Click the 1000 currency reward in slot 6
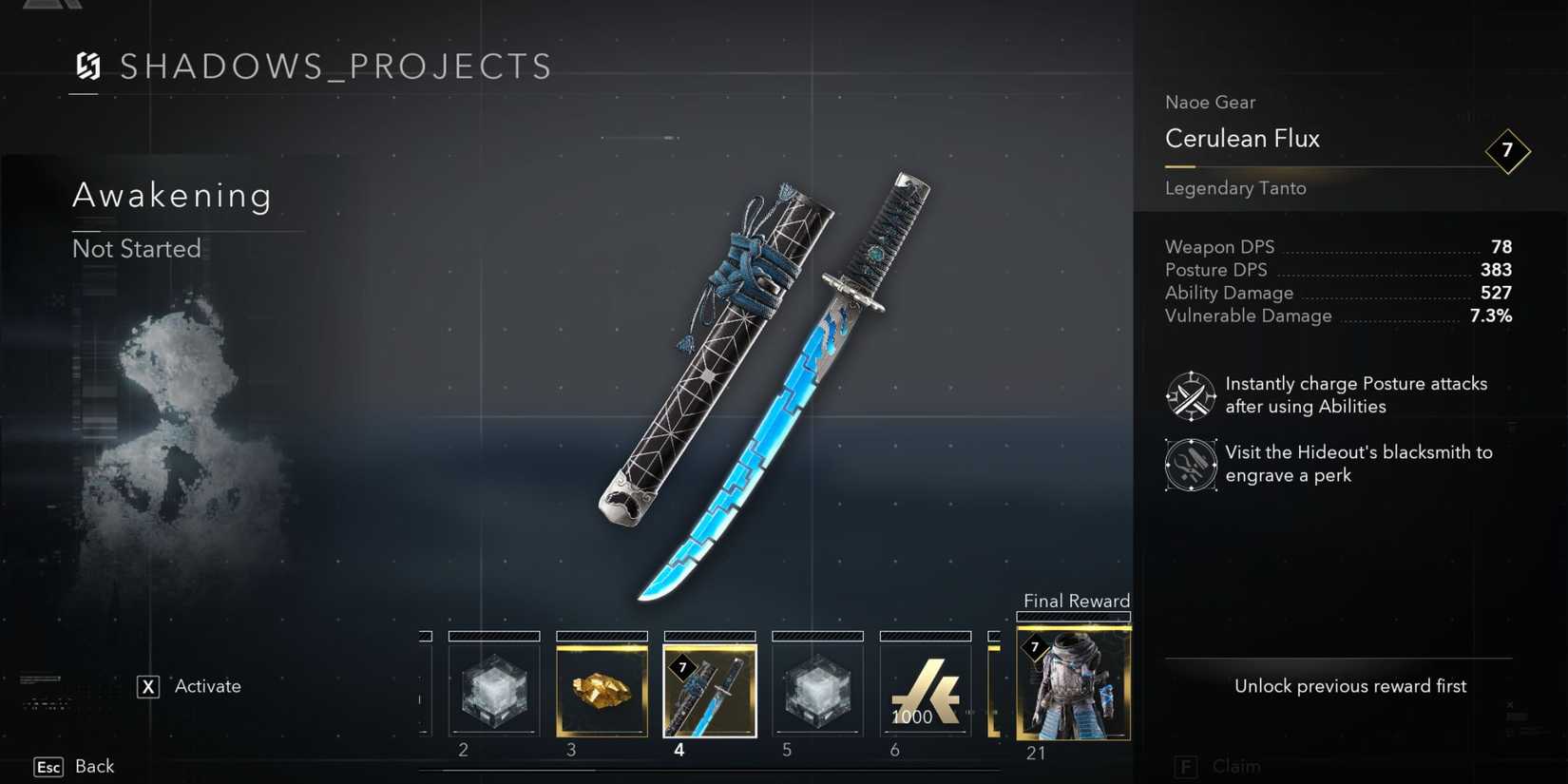Viewport: 1568px width, 784px height. (925, 689)
